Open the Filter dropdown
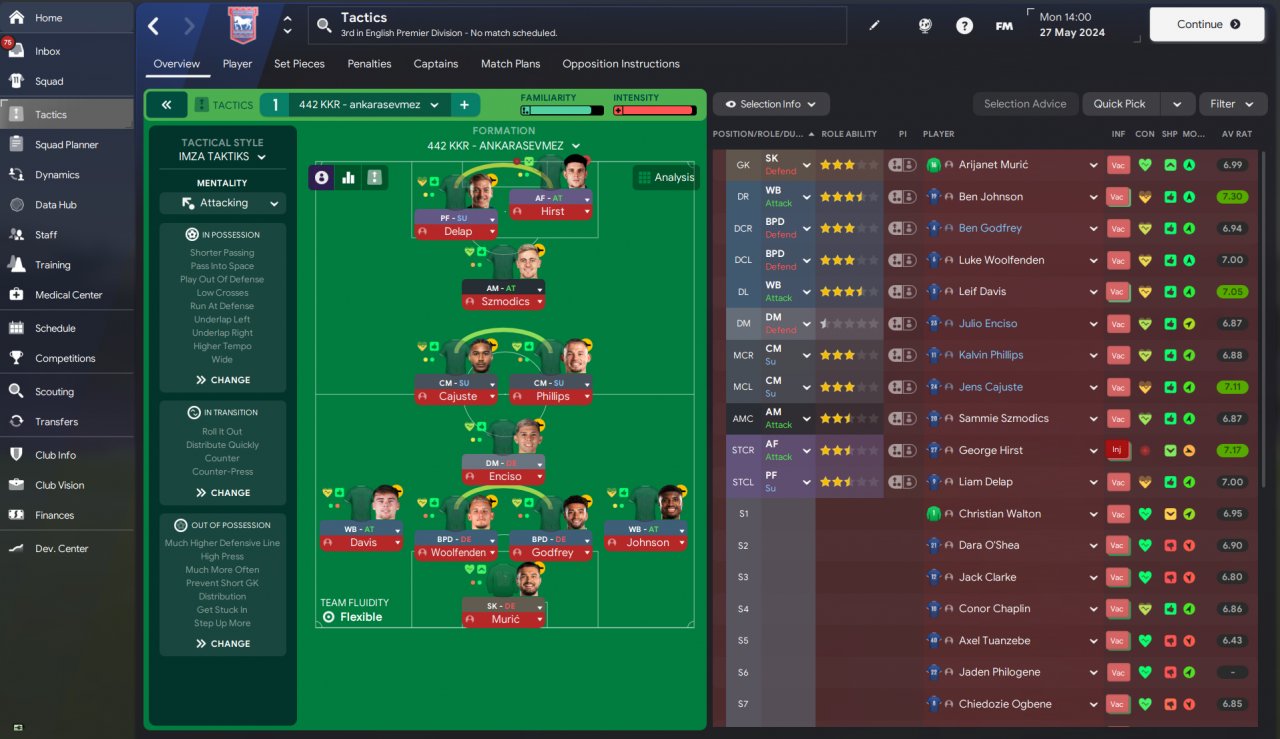1280x739 pixels. pos(1233,104)
